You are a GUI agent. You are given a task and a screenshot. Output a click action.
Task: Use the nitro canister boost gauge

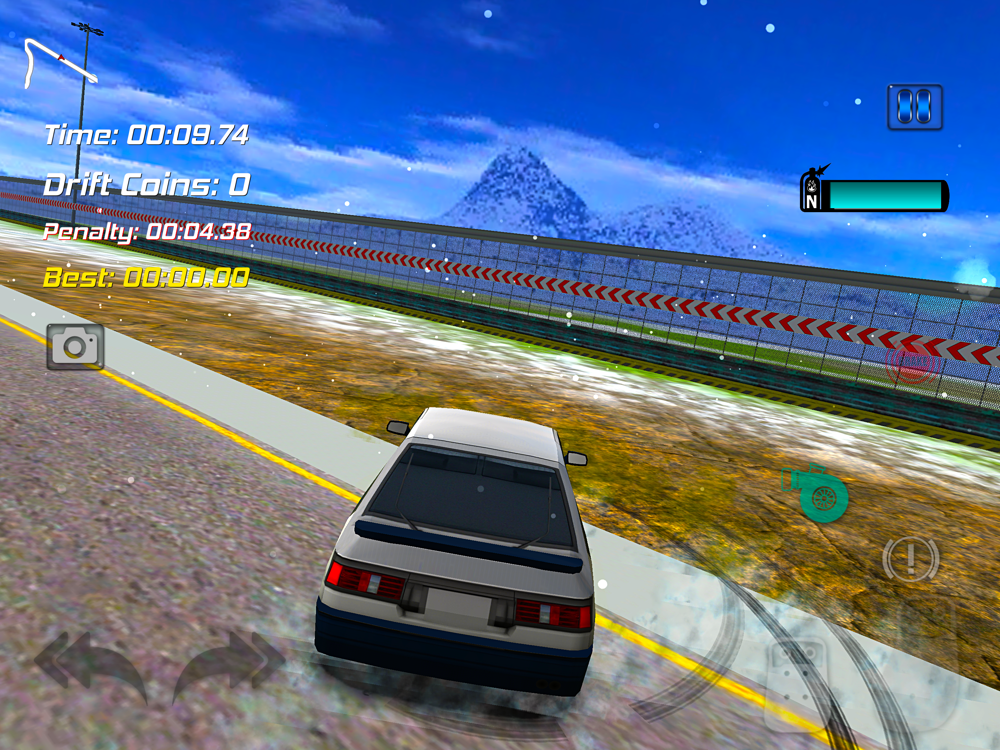click(874, 194)
